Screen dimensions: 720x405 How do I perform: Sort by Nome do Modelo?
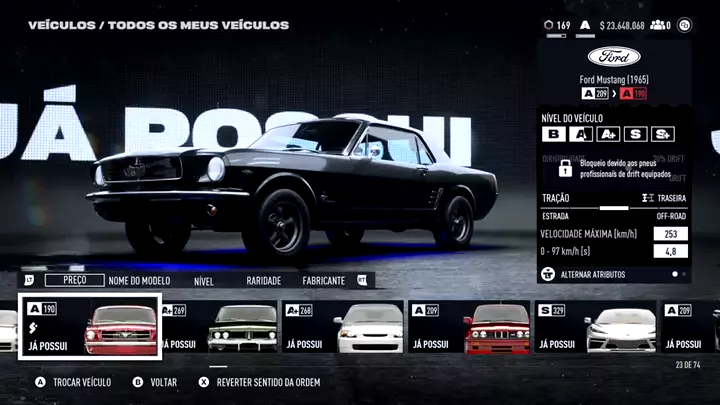click(x=138, y=281)
